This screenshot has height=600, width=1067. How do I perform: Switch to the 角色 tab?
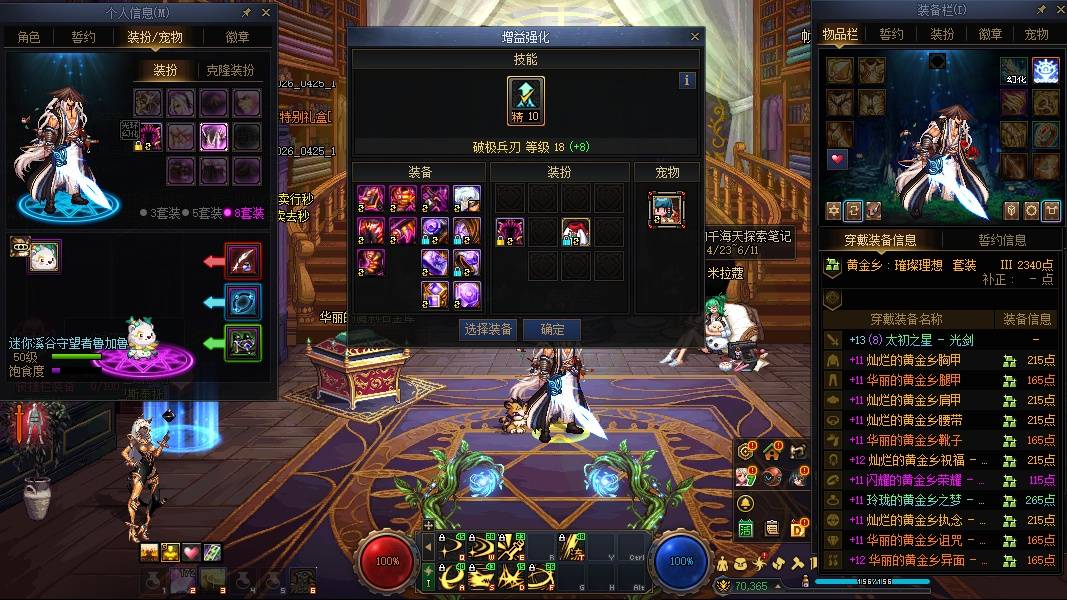click(28, 37)
